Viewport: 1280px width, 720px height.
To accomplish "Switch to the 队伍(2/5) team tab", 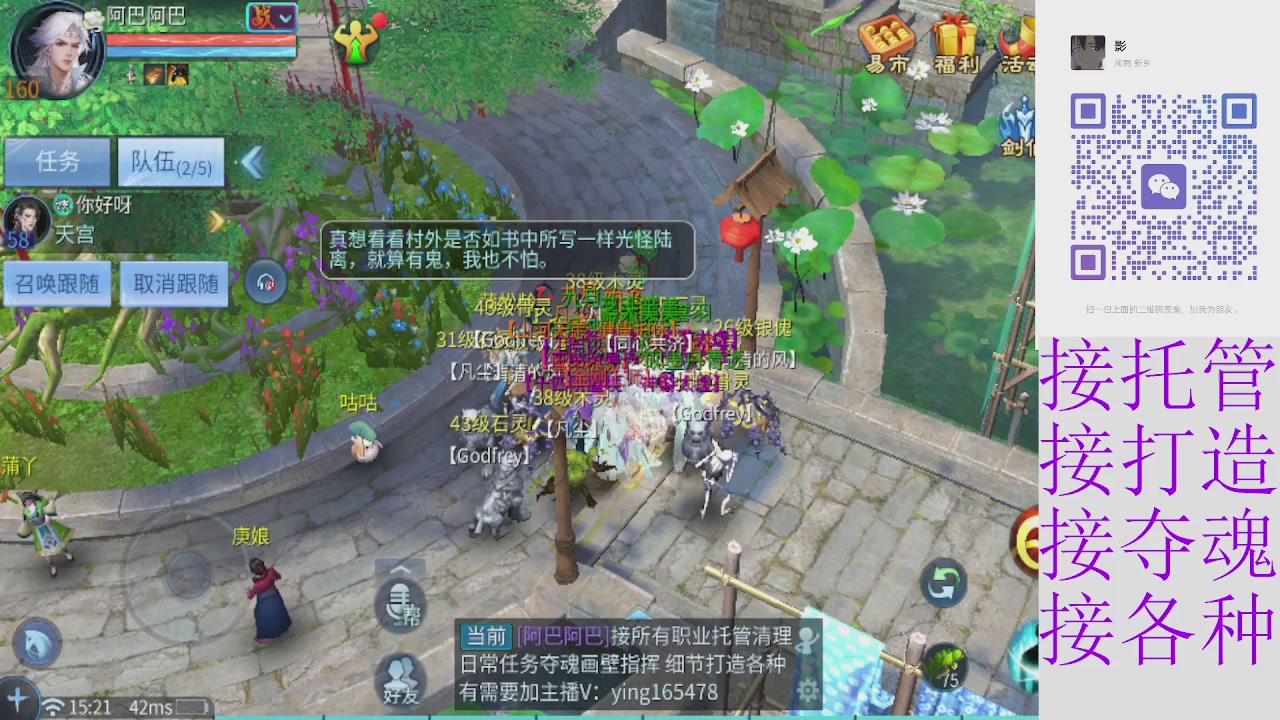I will pos(170,162).
